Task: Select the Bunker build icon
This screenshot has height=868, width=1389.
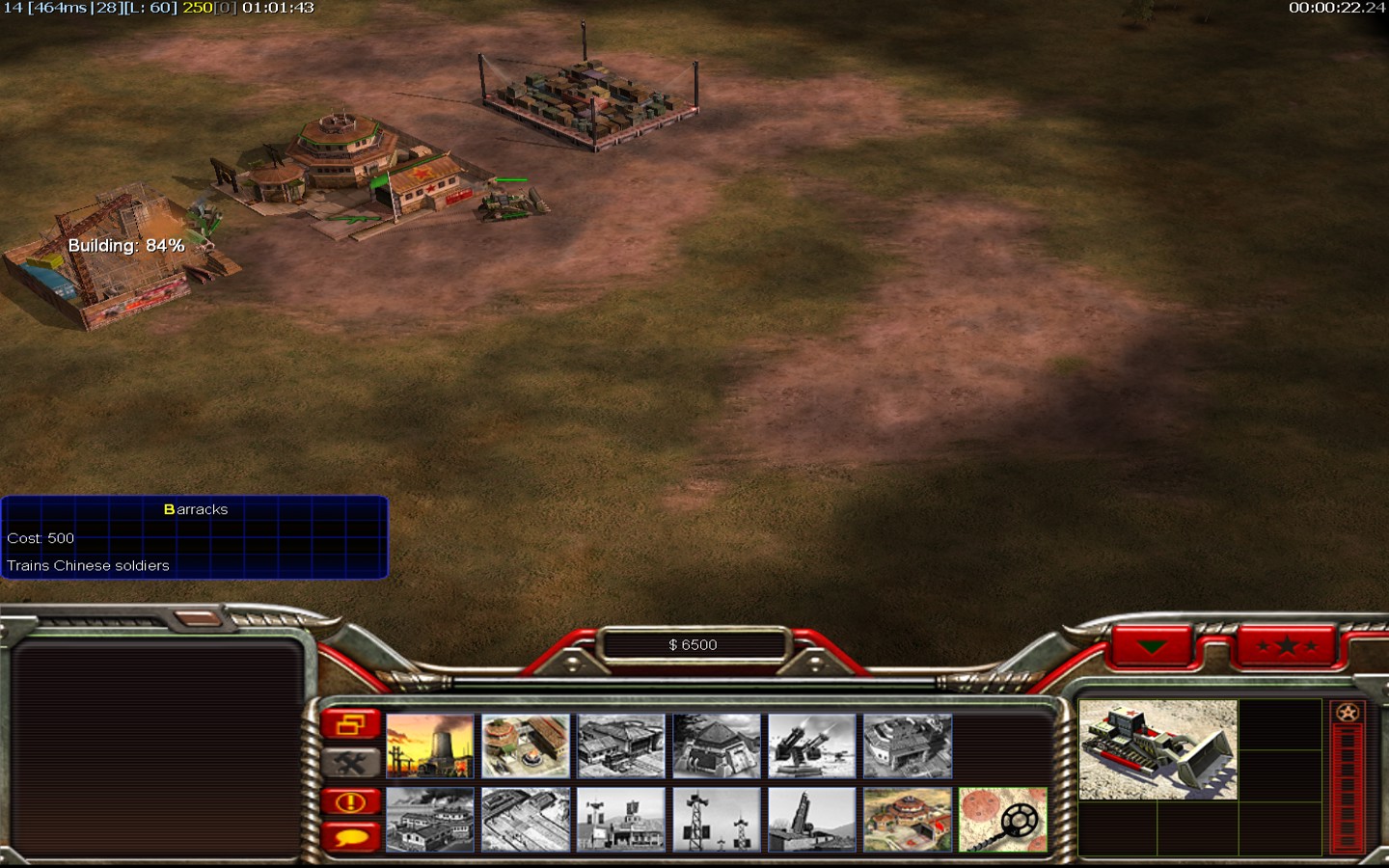Action: [x=716, y=746]
